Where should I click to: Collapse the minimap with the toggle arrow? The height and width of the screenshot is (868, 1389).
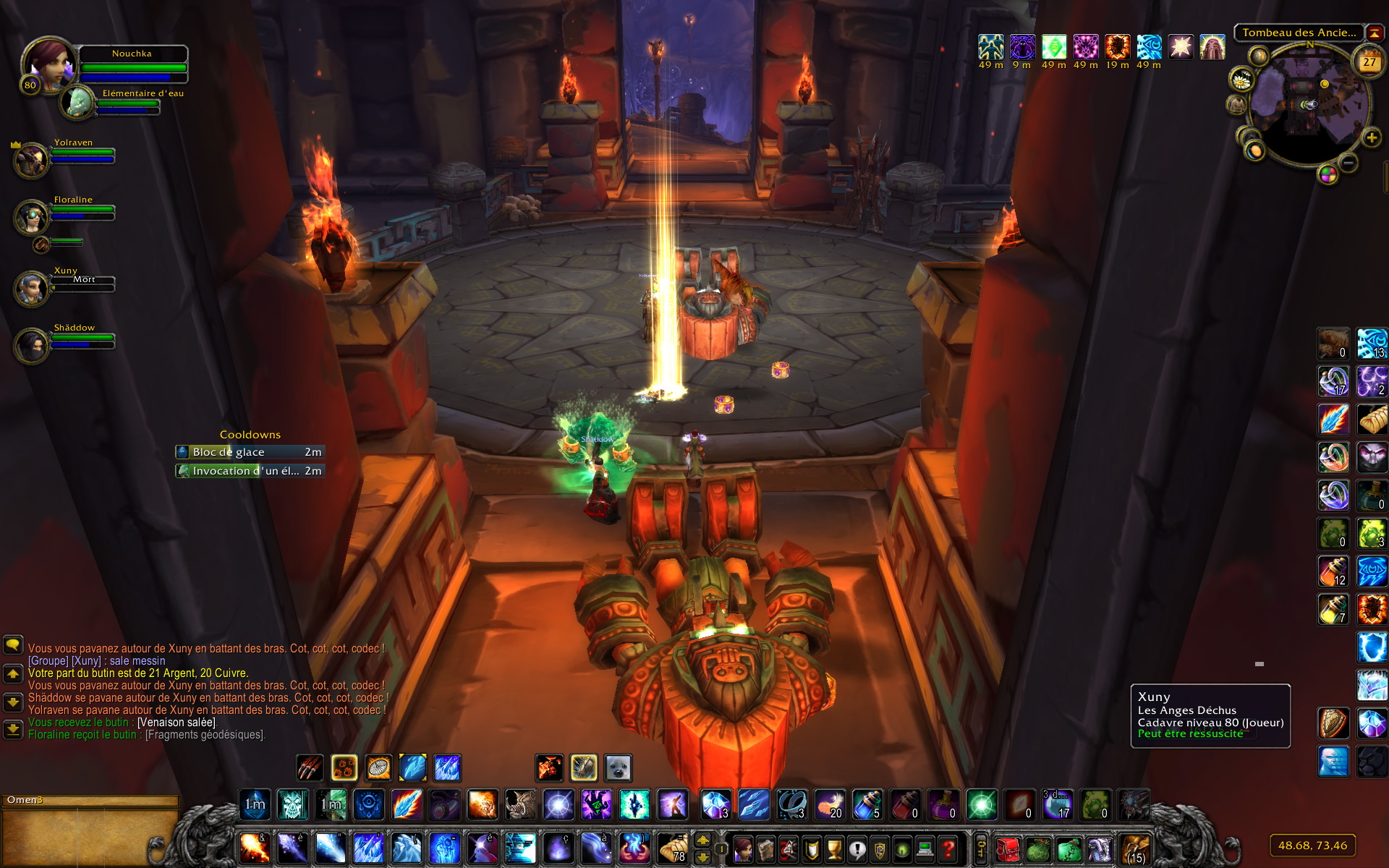(x=1374, y=33)
